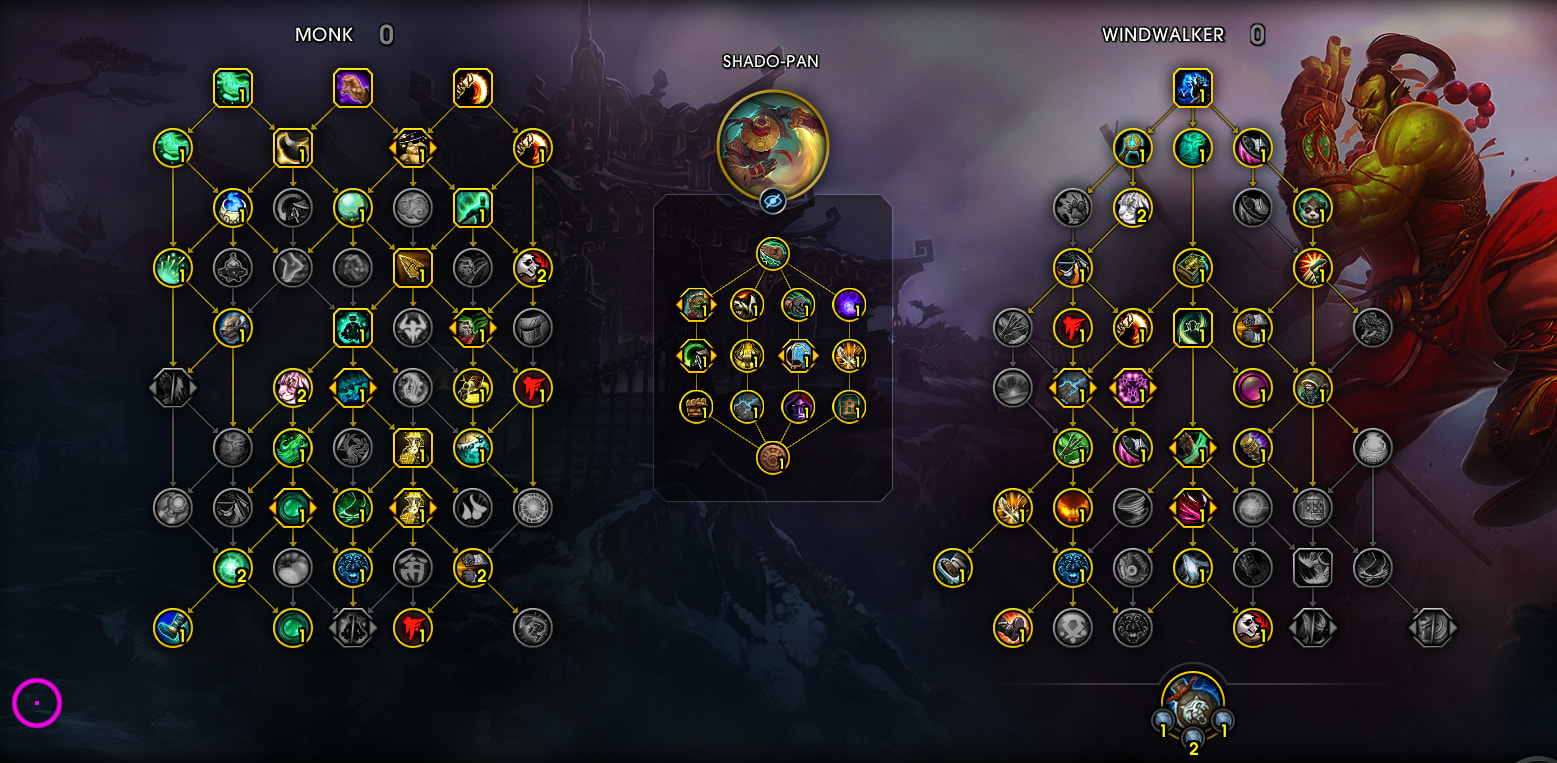Screen dimensions: 1557x763
Task: Select the Monk skull talent with rank 2
Action: pyautogui.click(x=533, y=268)
